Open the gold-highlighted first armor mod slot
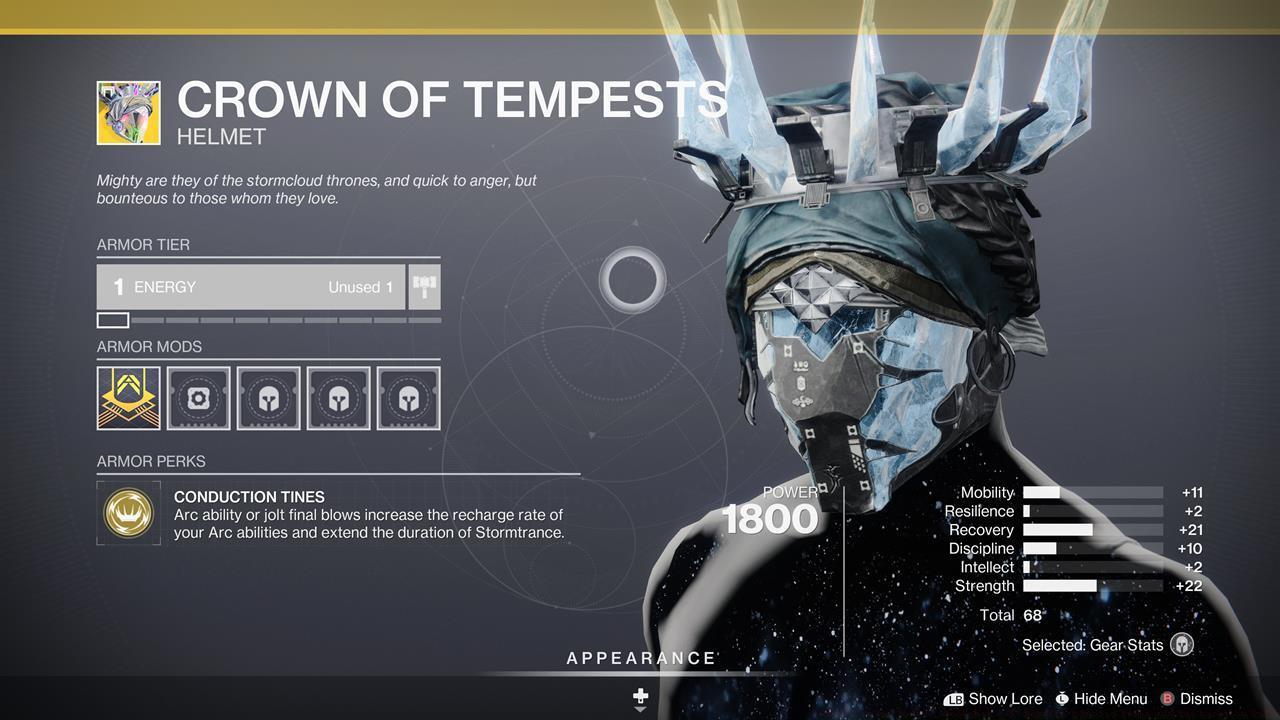 [x=128, y=397]
